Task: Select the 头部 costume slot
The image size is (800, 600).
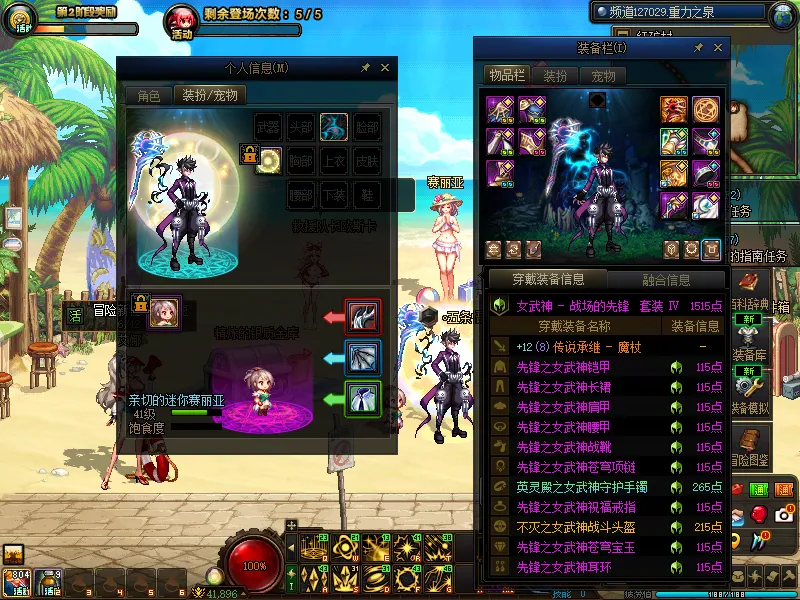Action: 301,127
